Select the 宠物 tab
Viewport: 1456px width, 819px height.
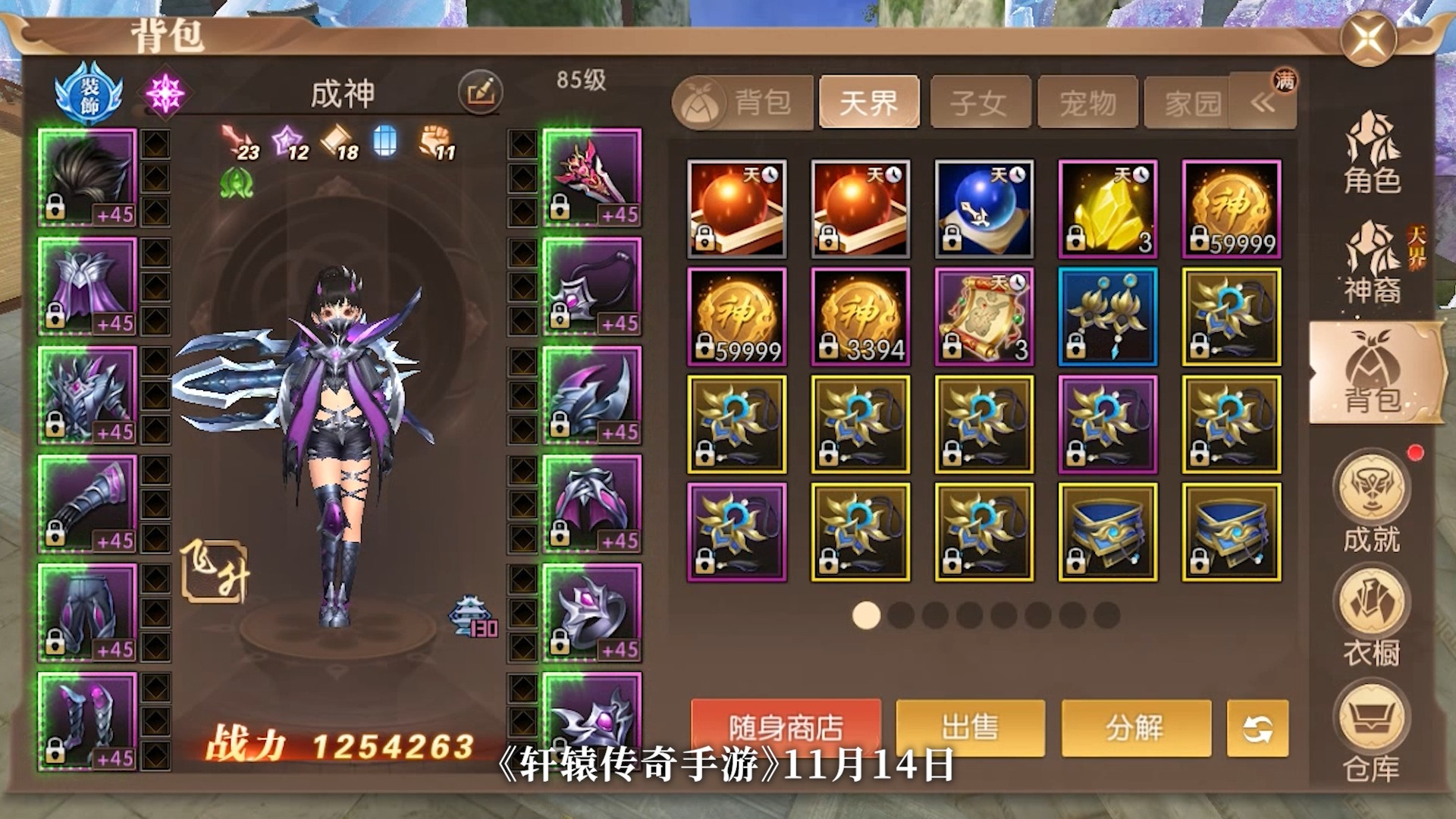[x=1087, y=102]
